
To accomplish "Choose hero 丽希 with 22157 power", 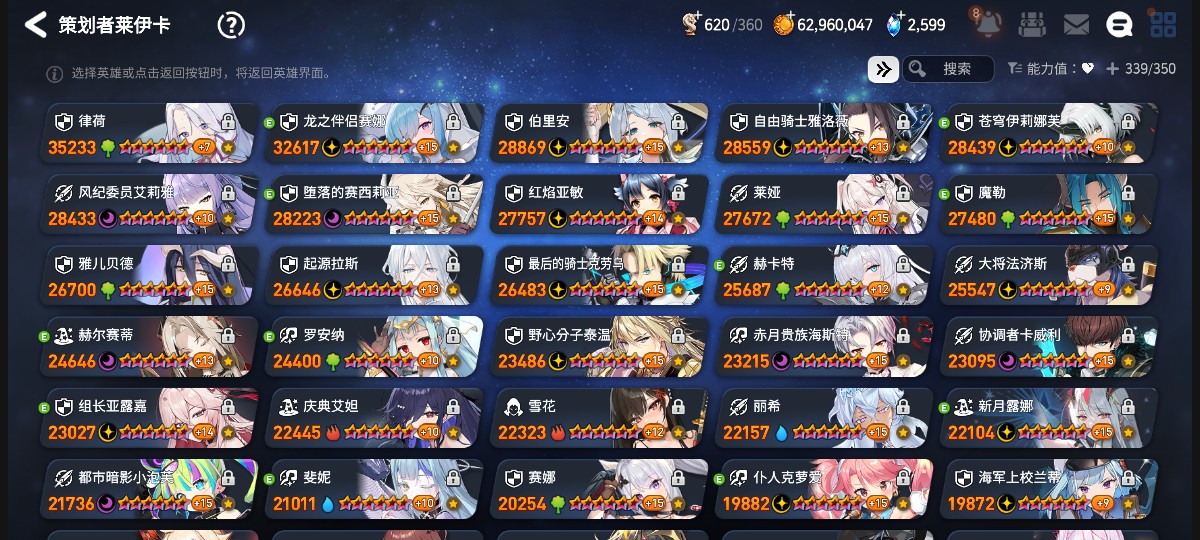I will [x=823, y=417].
